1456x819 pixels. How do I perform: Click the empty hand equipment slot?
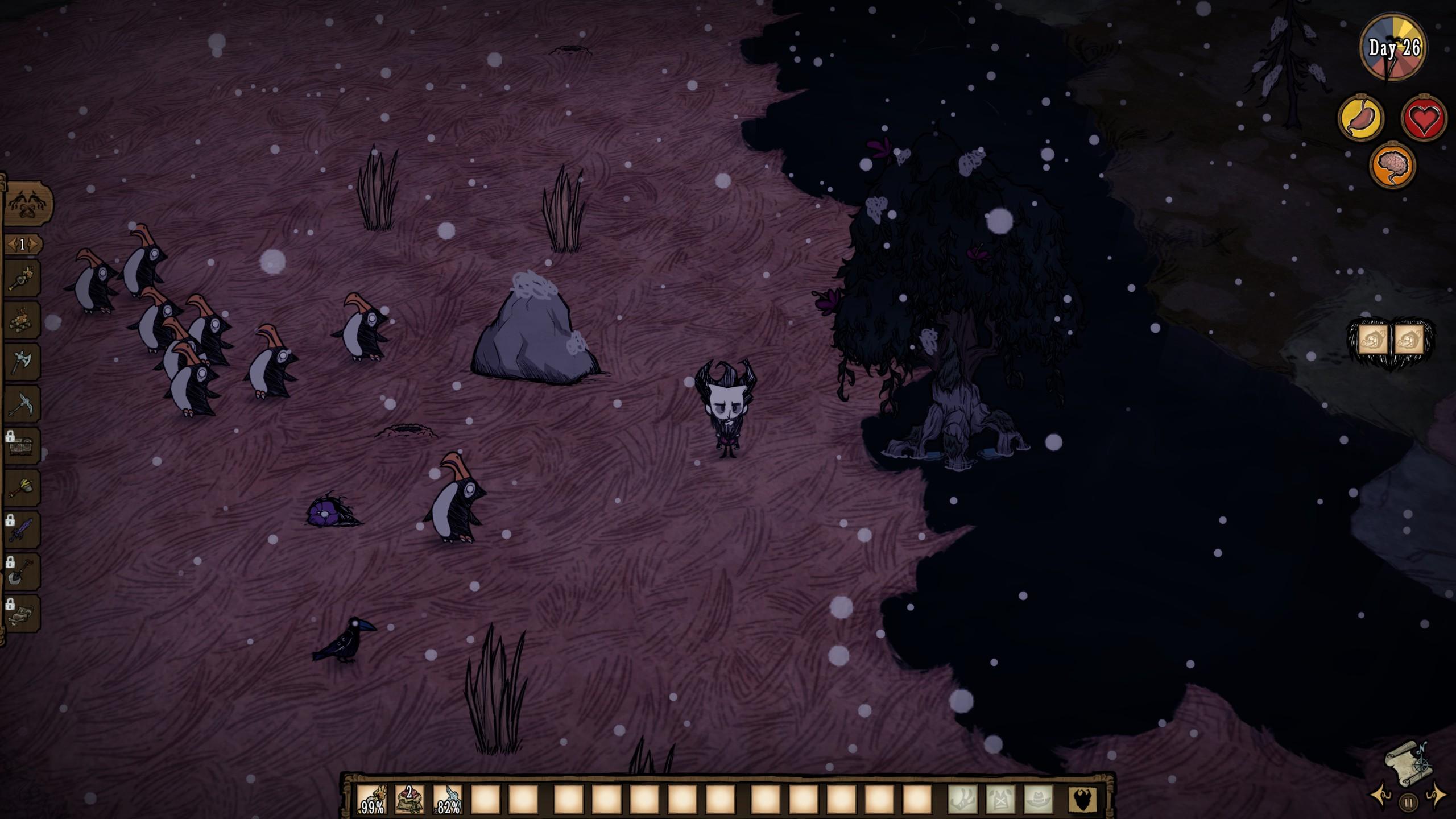(x=962, y=800)
